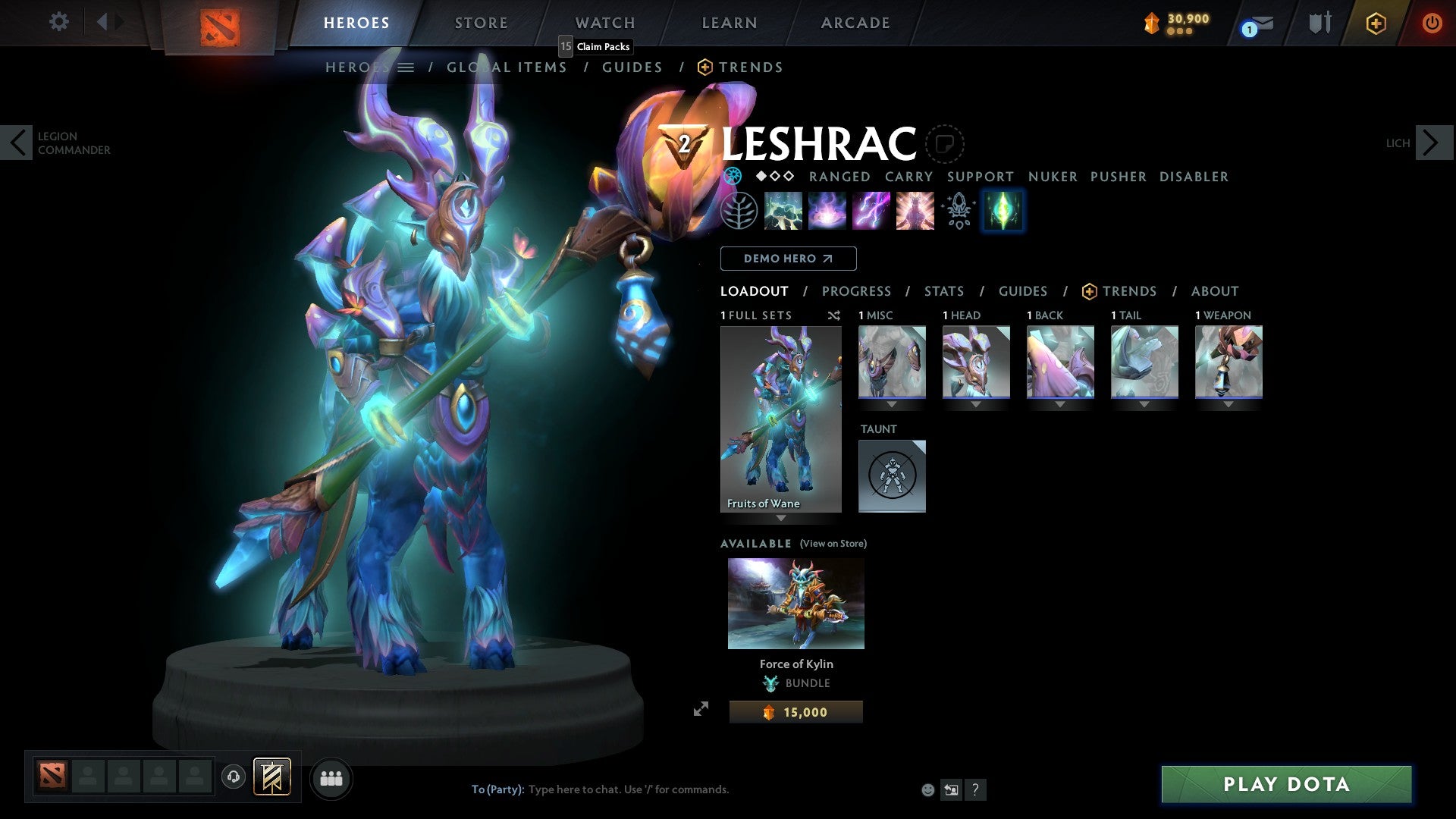Click the help question mark icon
This screenshot has height=819, width=1456.
(975, 789)
